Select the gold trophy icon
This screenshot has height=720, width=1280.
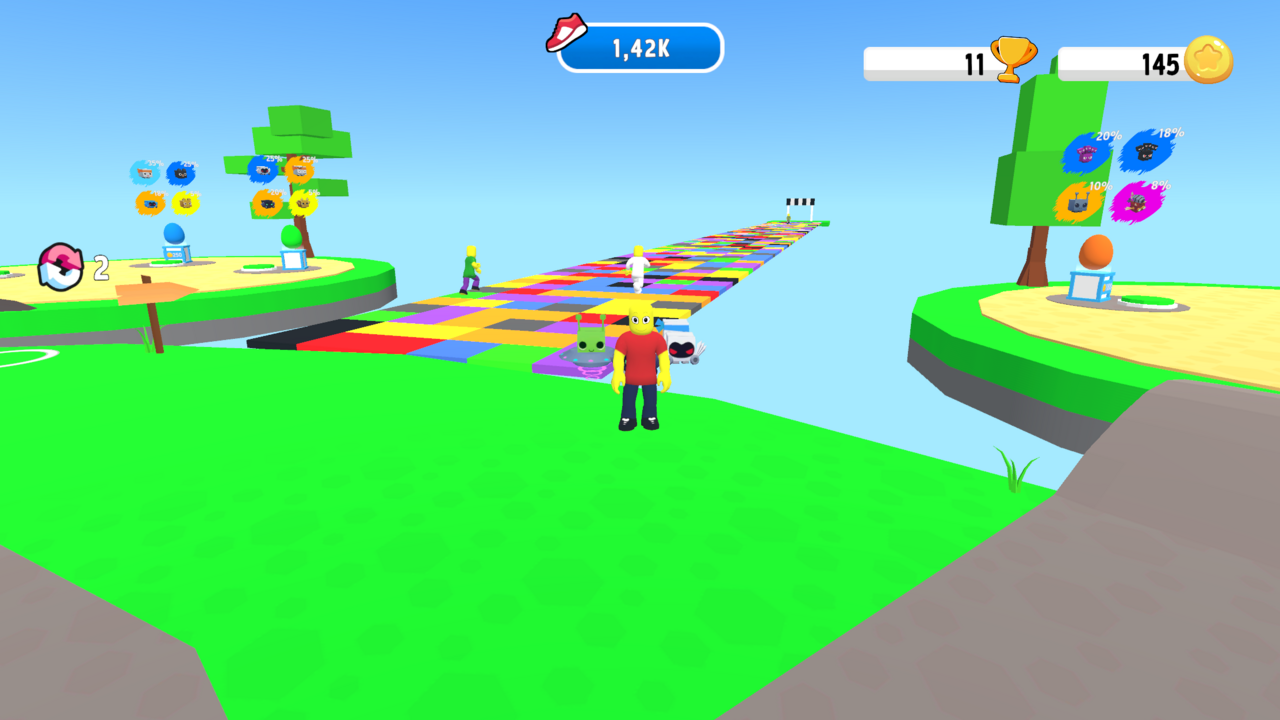coord(1013,59)
